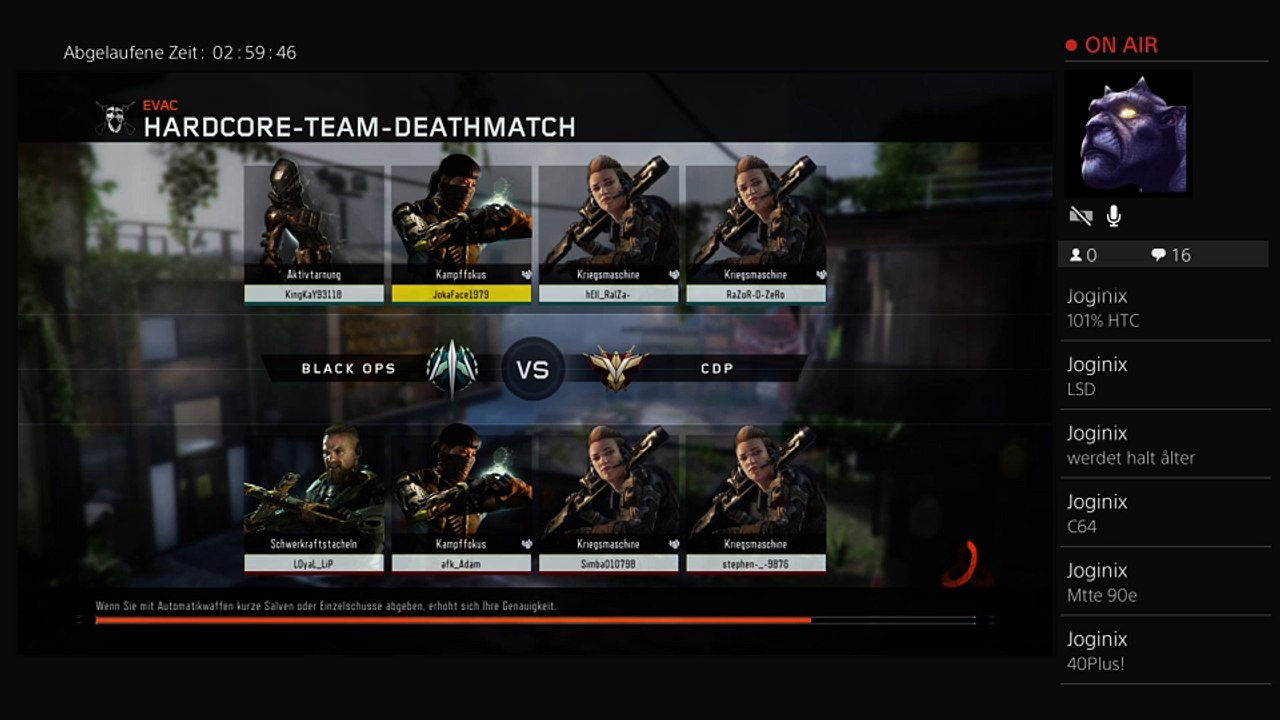Open the broadcaster's gargoyle avatar
The height and width of the screenshot is (720, 1280).
(1129, 134)
